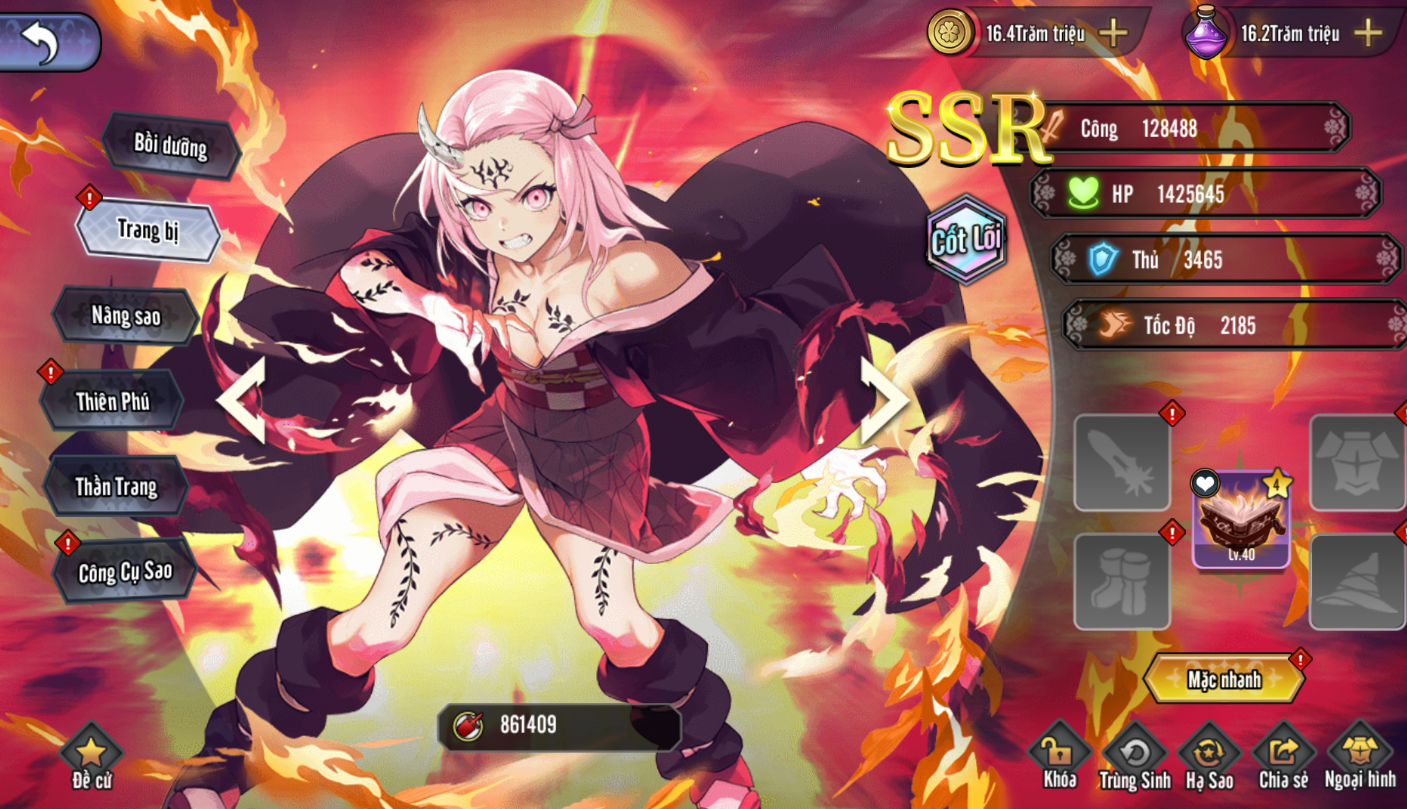Open the Bồi dưỡng tab
This screenshot has width=1407, height=809.
pos(170,146)
